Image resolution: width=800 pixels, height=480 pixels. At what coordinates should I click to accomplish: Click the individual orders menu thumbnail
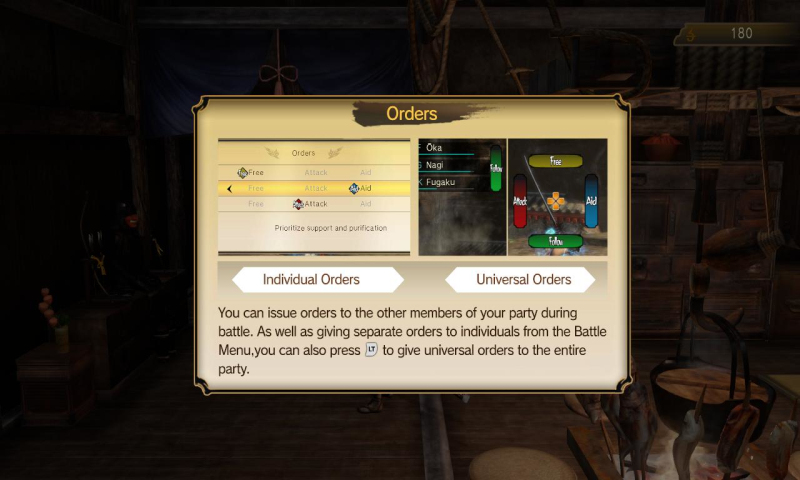pyautogui.click(x=314, y=197)
